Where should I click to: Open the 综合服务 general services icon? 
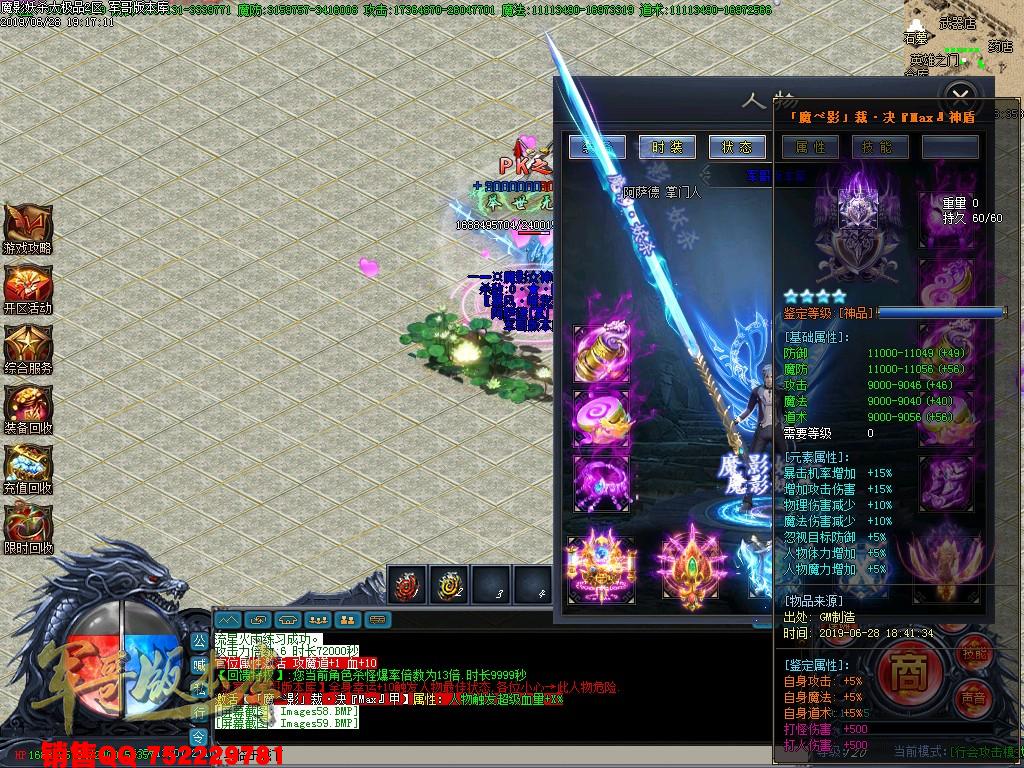tap(27, 346)
